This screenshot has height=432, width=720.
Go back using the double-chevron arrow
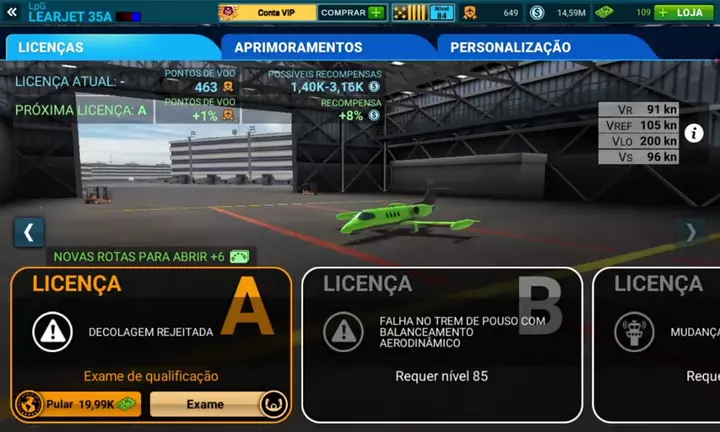12,12
